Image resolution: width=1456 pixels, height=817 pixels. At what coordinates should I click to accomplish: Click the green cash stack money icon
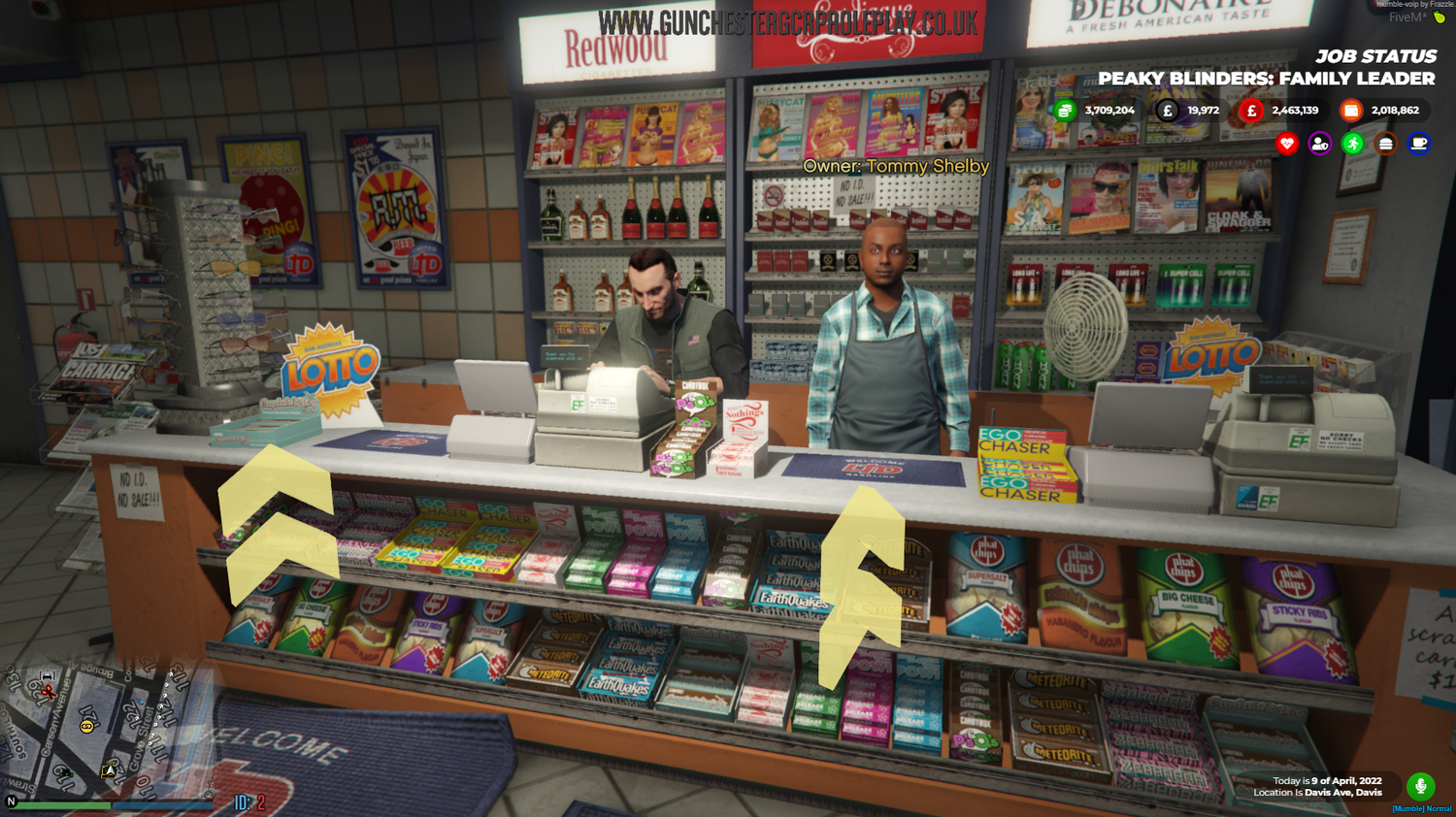(x=1066, y=110)
